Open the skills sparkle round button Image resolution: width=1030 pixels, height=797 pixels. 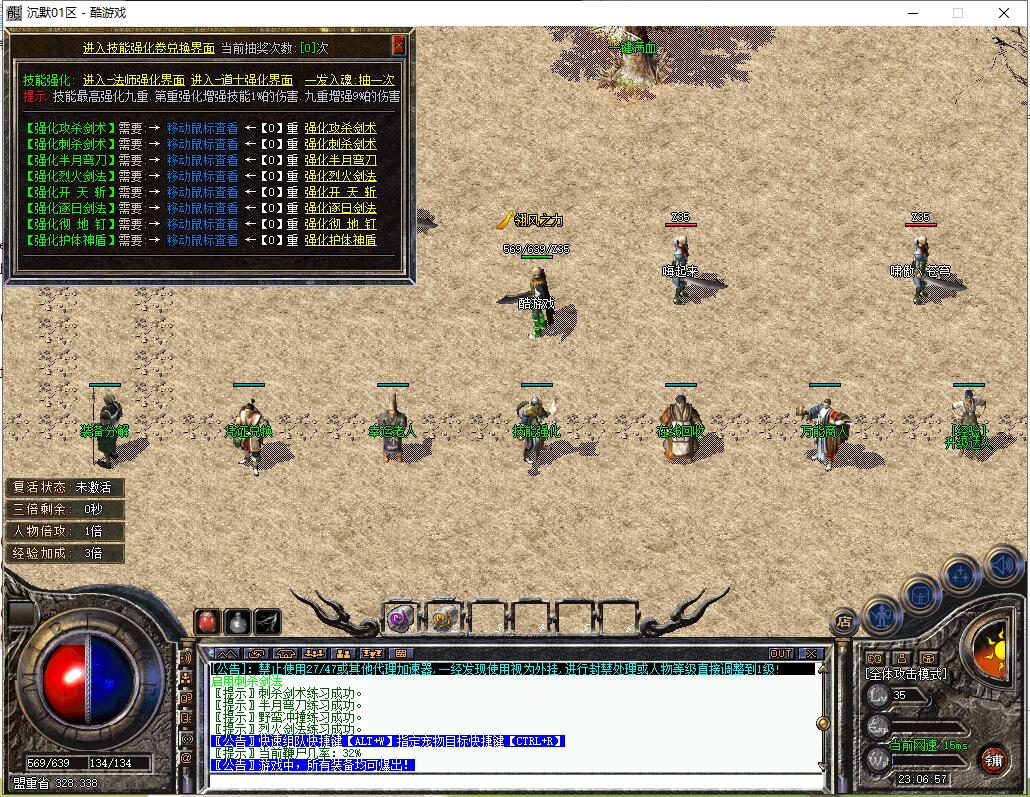(961, 575)
